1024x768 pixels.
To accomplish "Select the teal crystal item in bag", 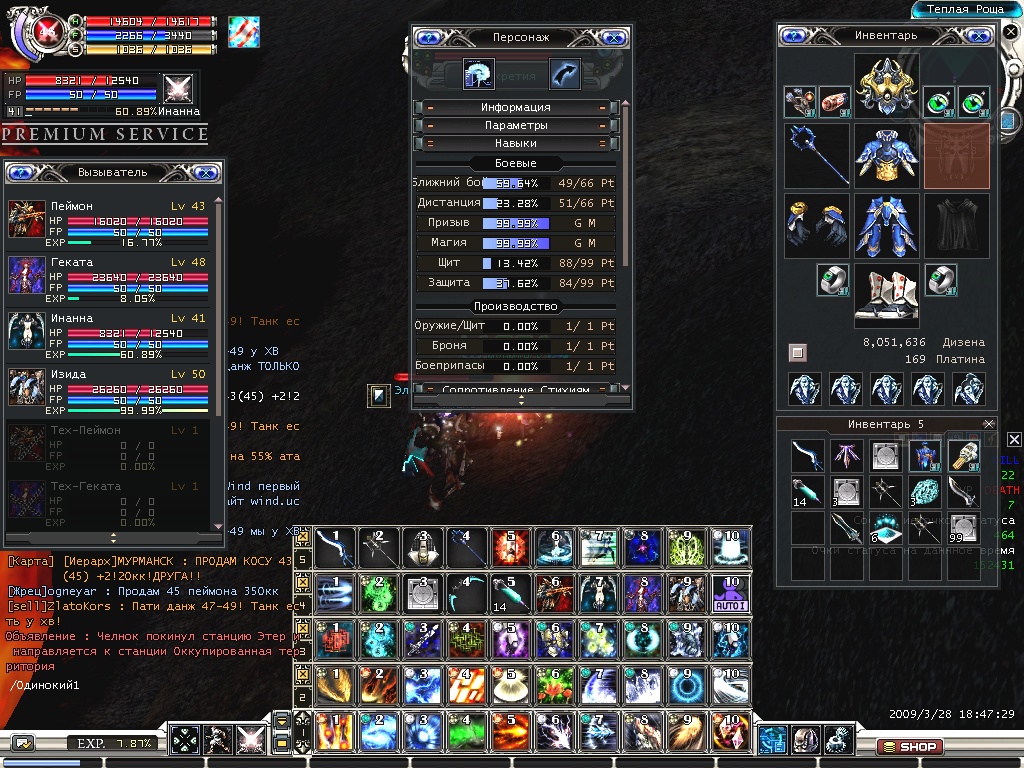I will tap(930, 490).
